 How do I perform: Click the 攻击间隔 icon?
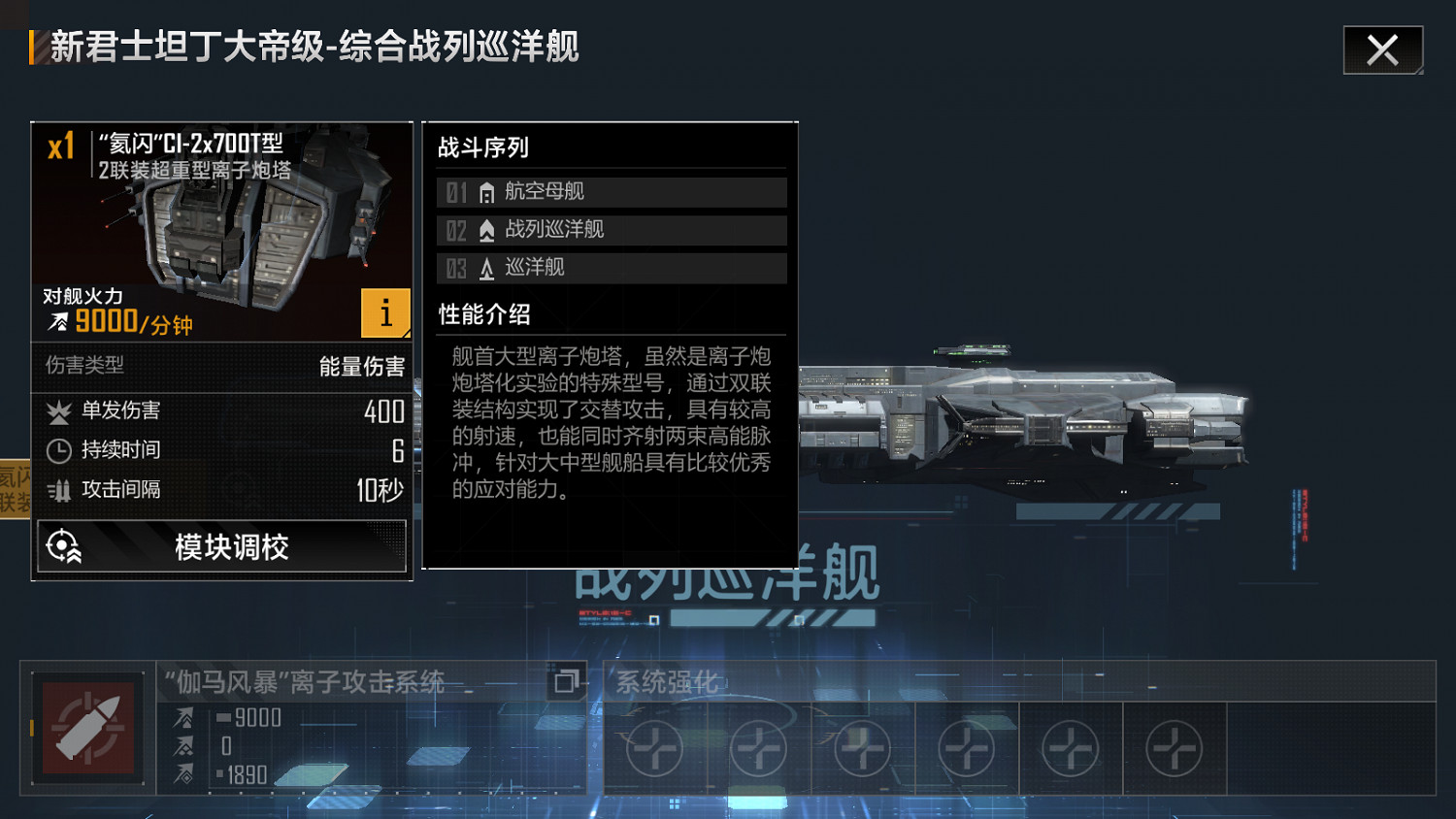click(x=58, y=490)
